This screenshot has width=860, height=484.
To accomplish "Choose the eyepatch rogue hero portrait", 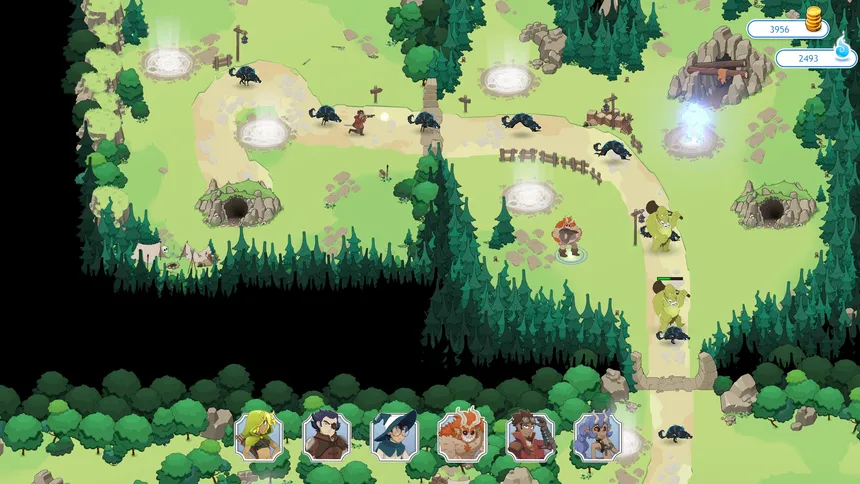I will click(327, 436).
